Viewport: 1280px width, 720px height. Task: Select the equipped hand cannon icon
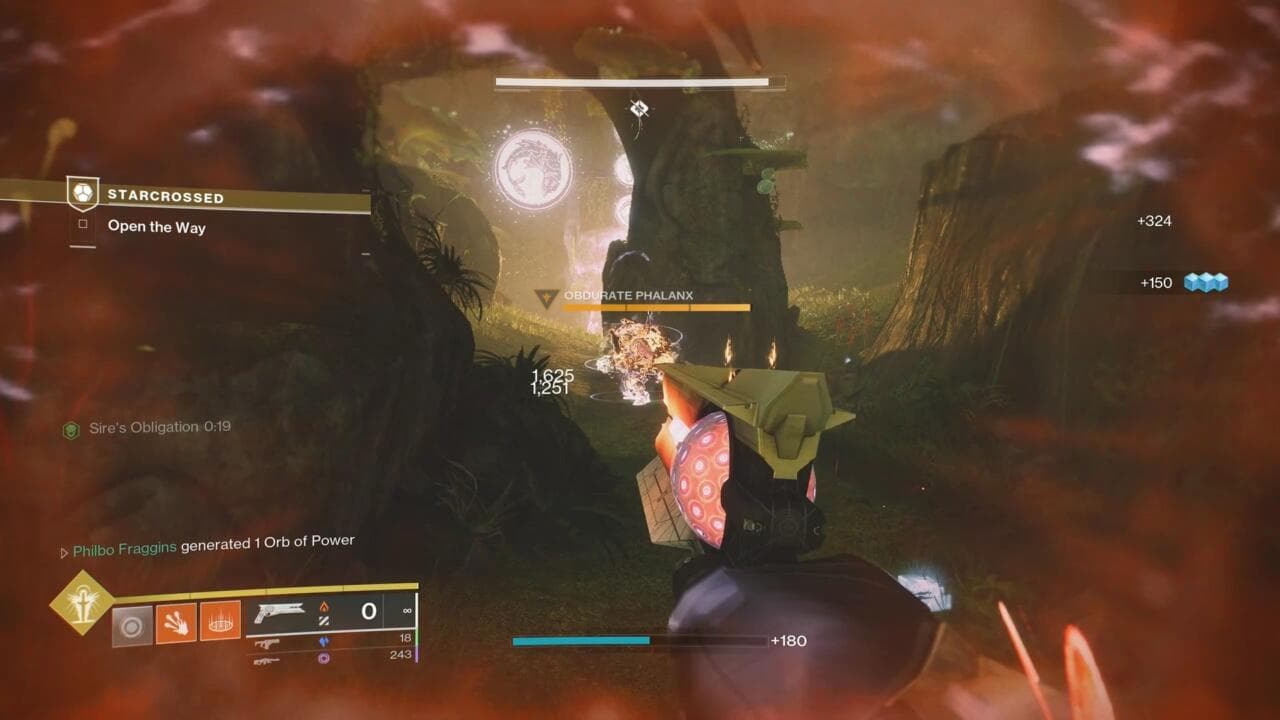click(282, 610)
